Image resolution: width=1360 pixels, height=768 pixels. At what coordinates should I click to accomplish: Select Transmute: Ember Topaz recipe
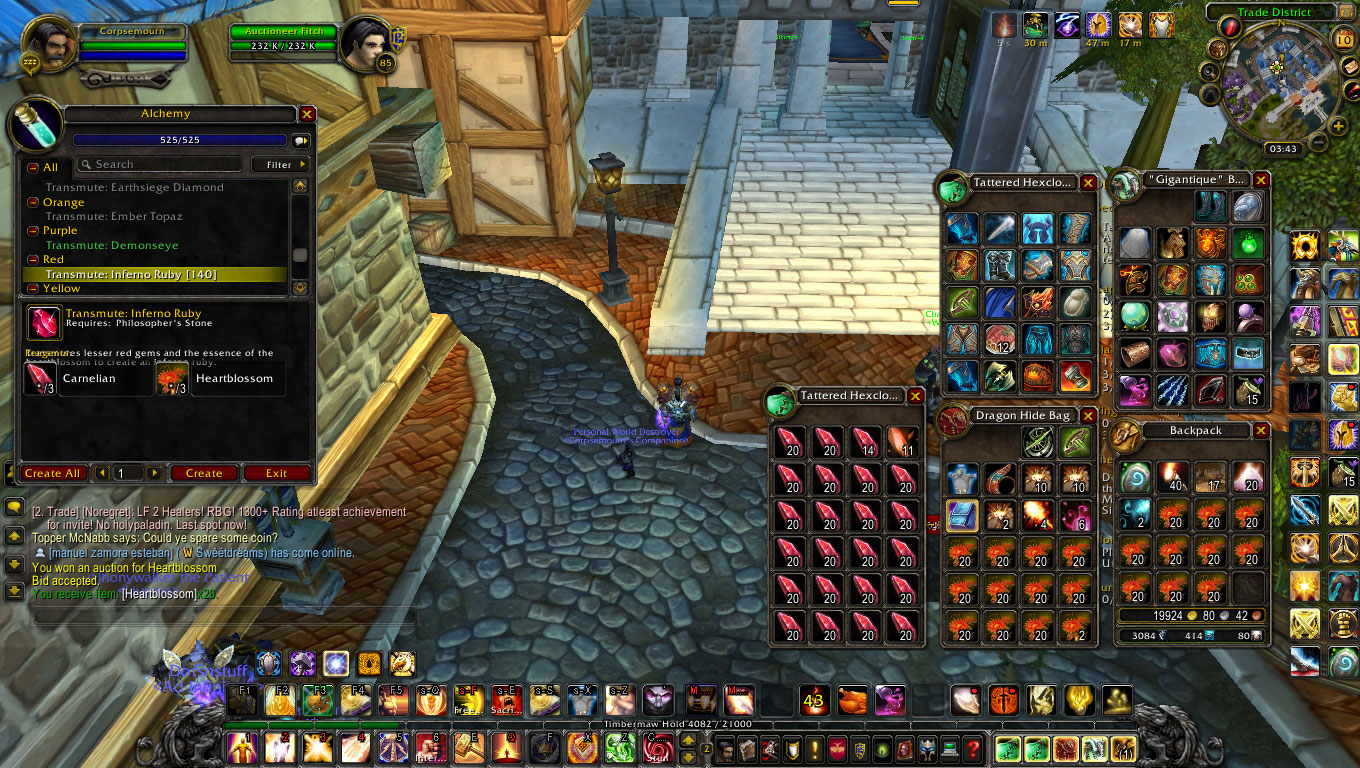[114, 216]
